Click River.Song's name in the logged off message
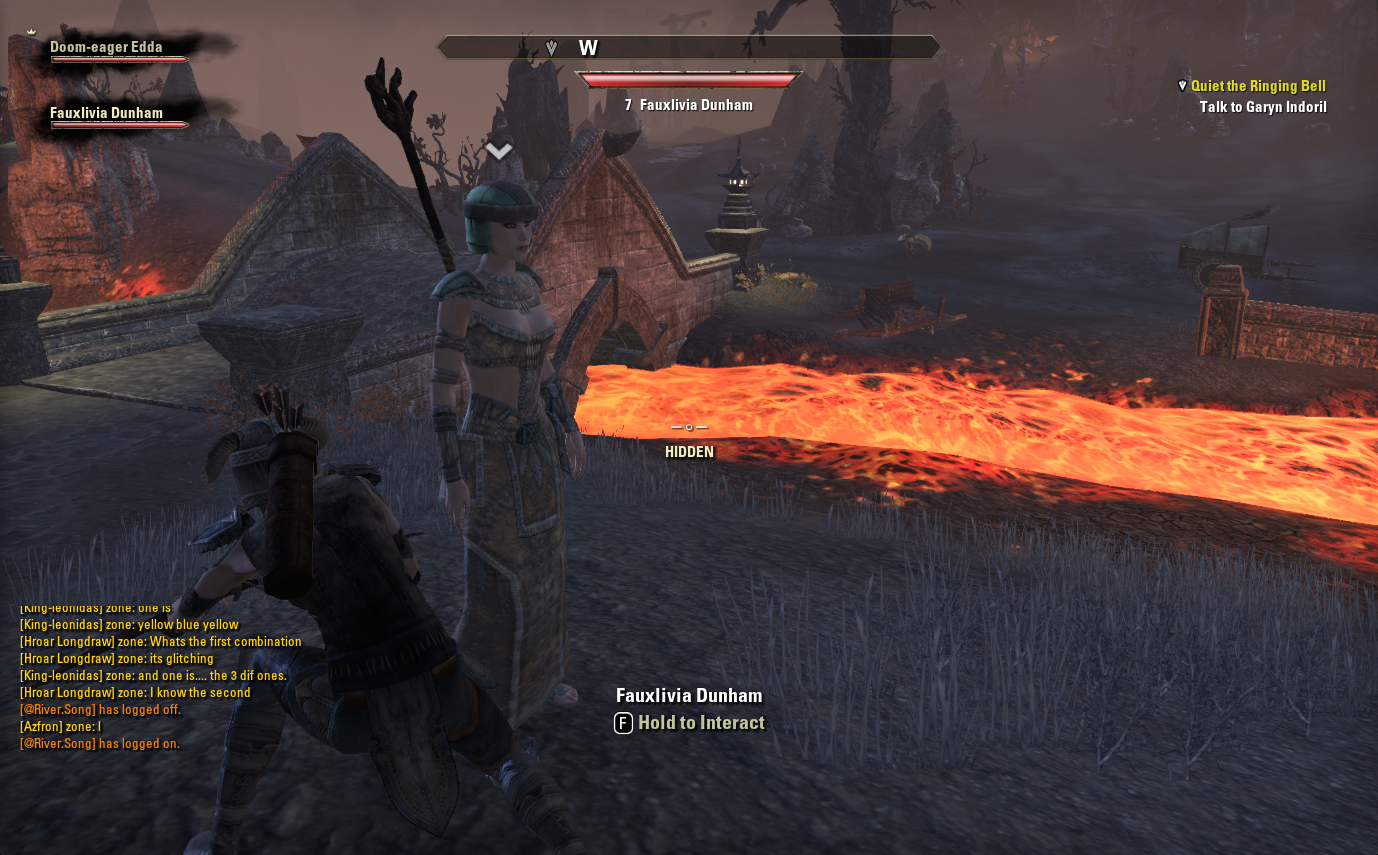Screen dimensions: 1378x855 pos(57,710)
